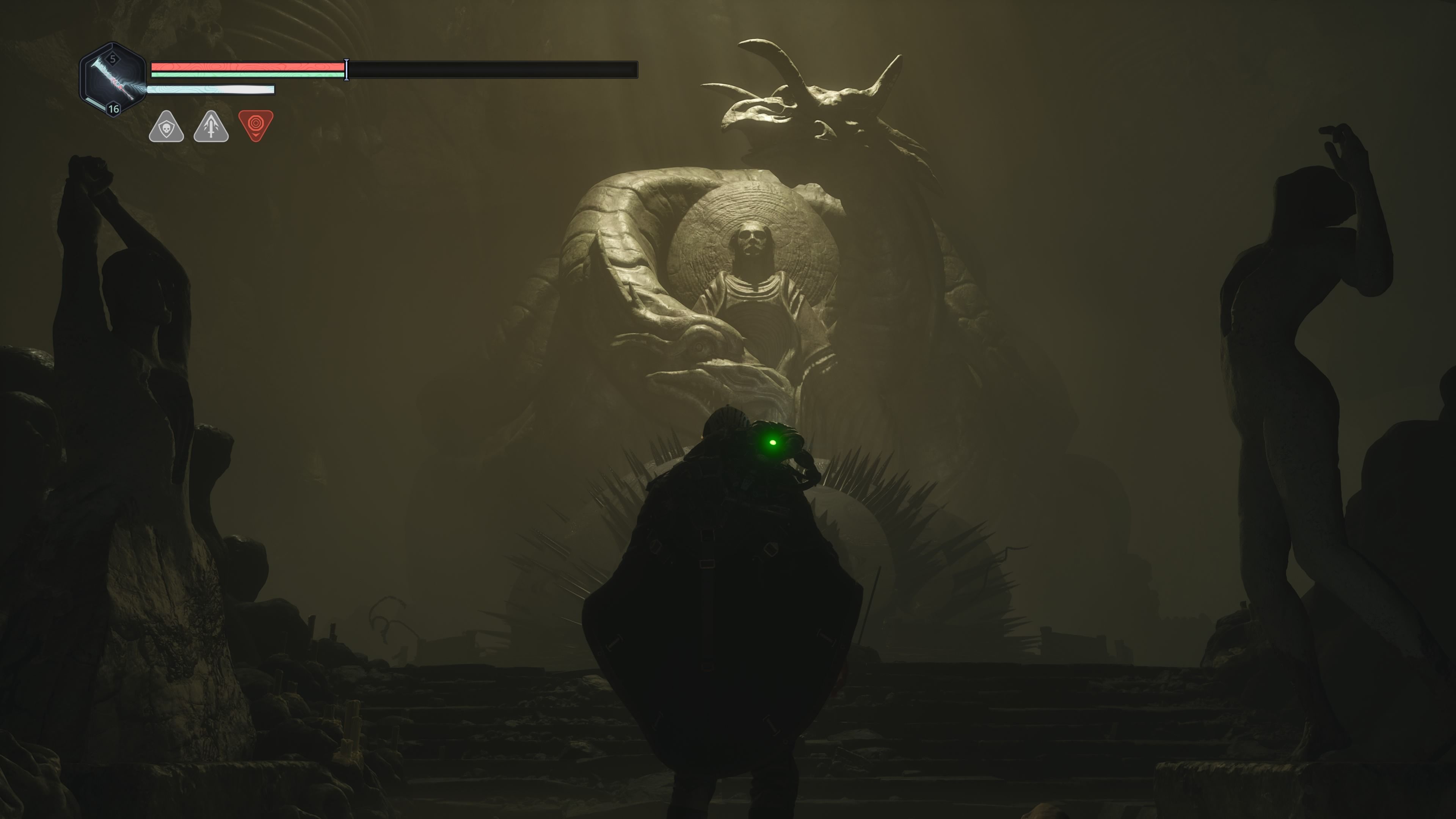Select the red concentric rings debuff icon
Screen dimensions: 1456x819
coord(256,124)
